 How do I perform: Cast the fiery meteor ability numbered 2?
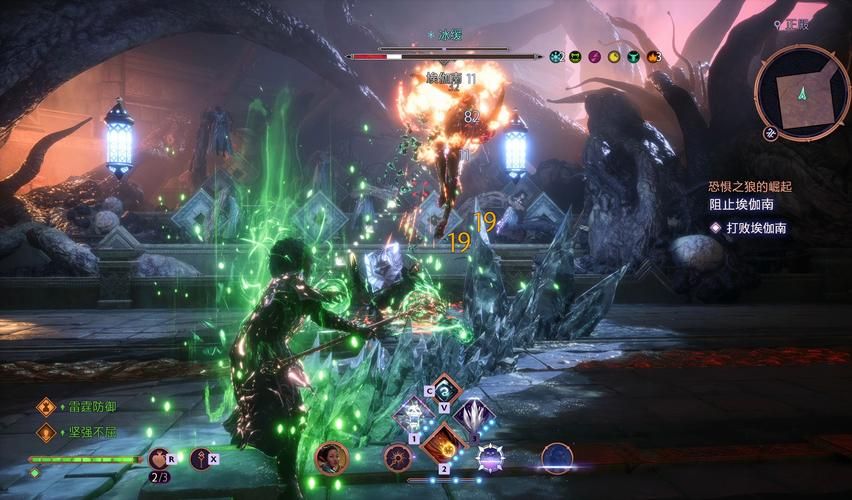tap(443, 445)
